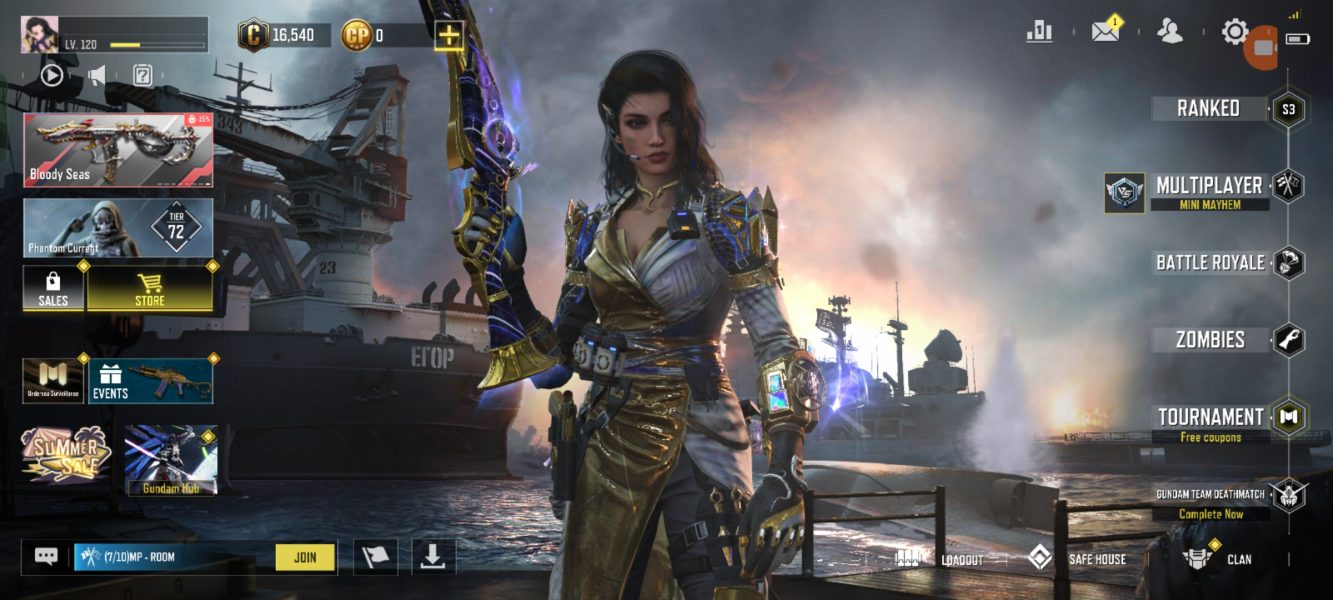Open the Tournament mode

click(x=1210, y=417)
